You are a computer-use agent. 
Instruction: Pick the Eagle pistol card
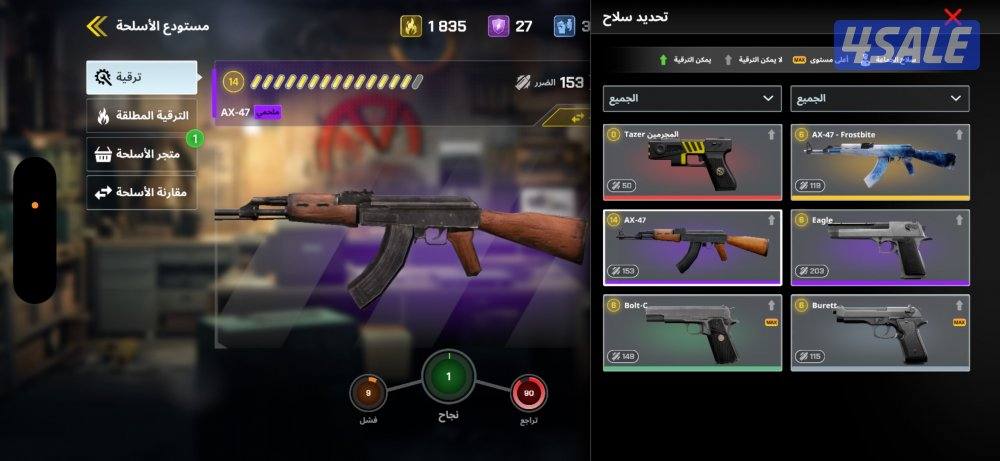(879, 247)
